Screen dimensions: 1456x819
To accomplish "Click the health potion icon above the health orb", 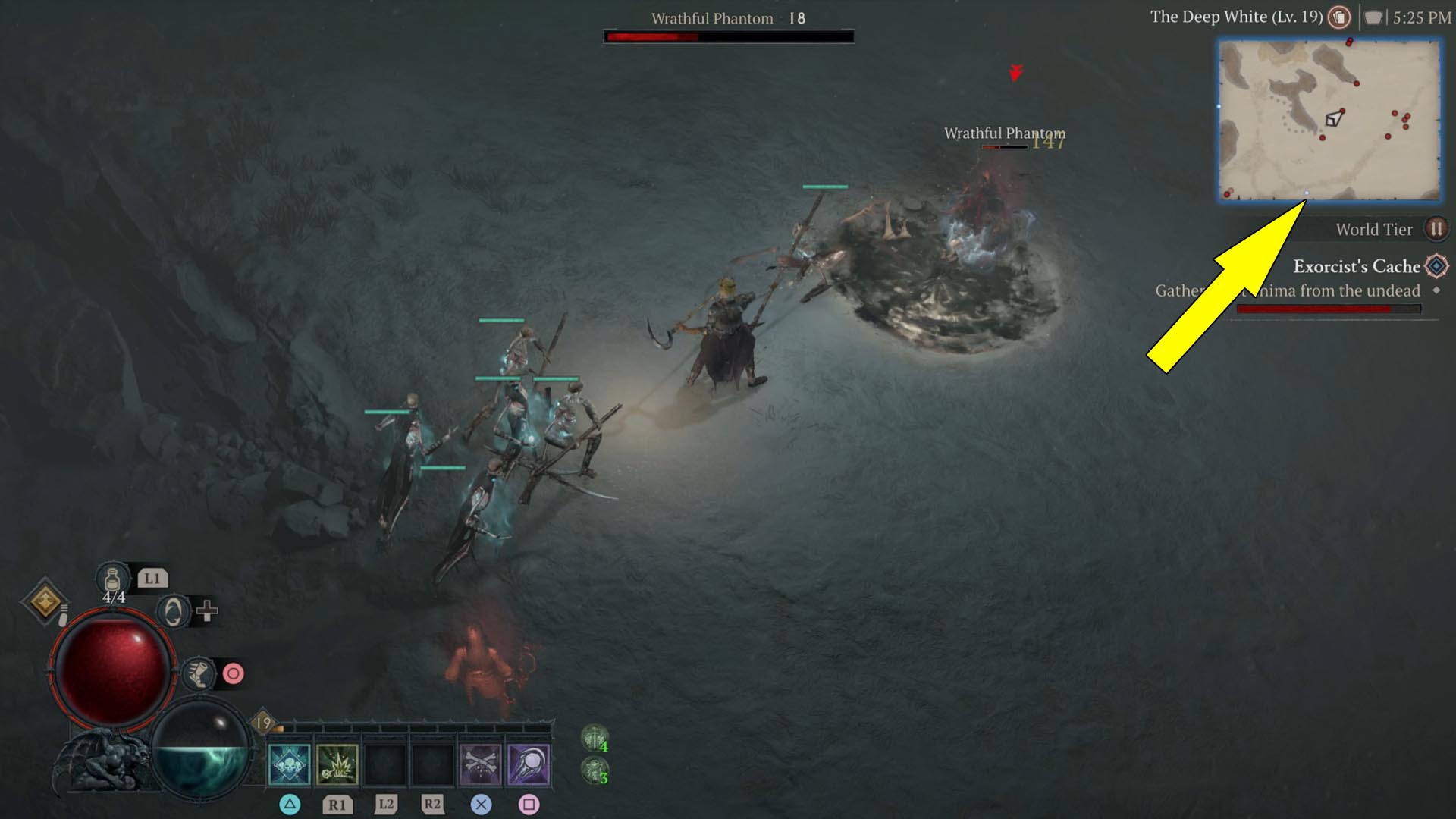I will click(112, 578).
